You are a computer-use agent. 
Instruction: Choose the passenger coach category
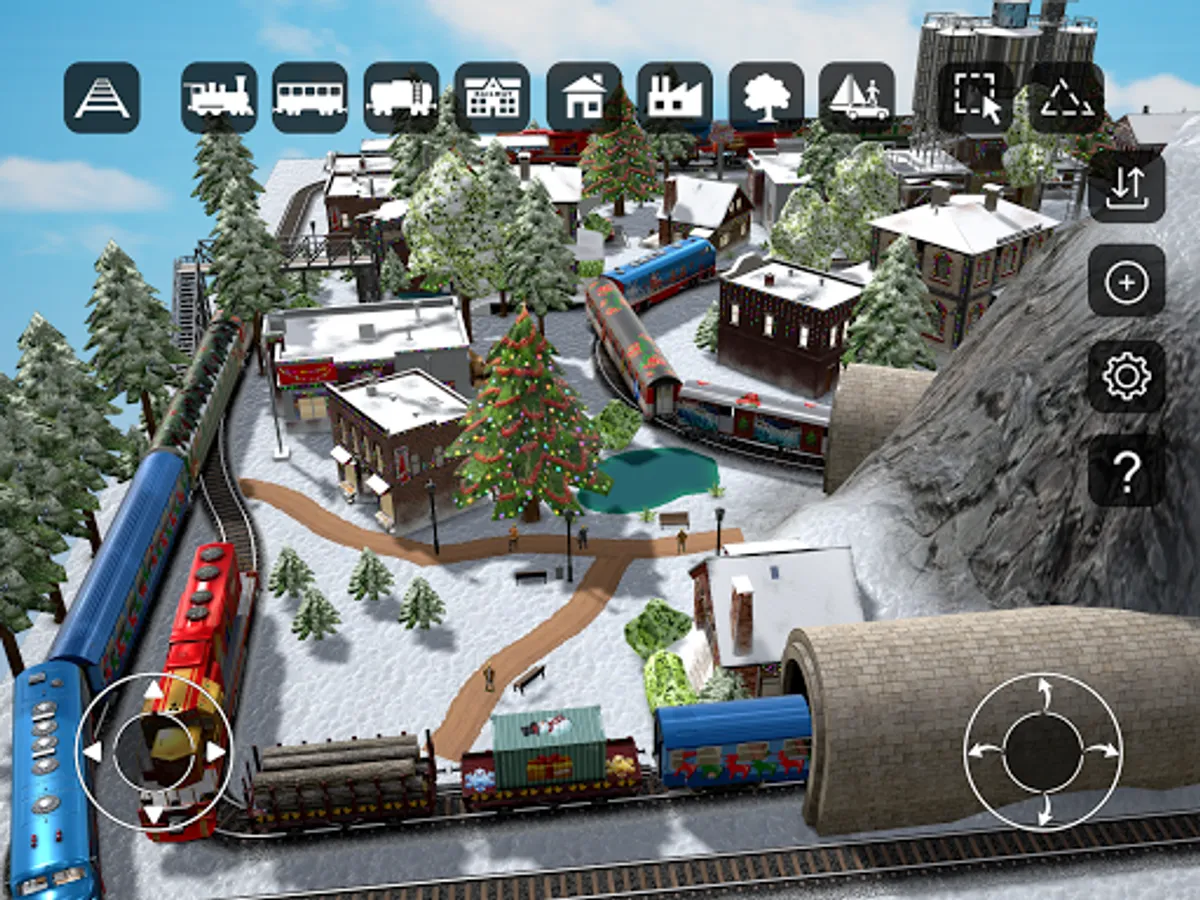tap(310, 98)
